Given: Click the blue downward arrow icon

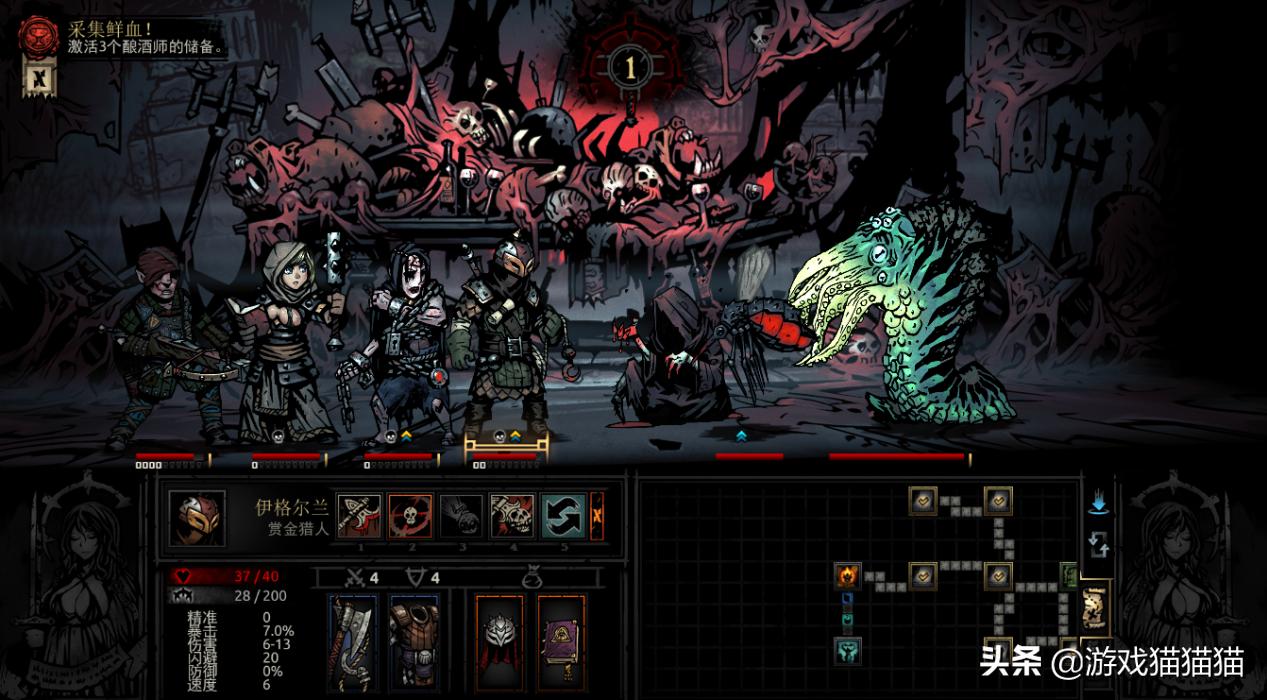Looking at the screenshot, I should coord(1098,504).
